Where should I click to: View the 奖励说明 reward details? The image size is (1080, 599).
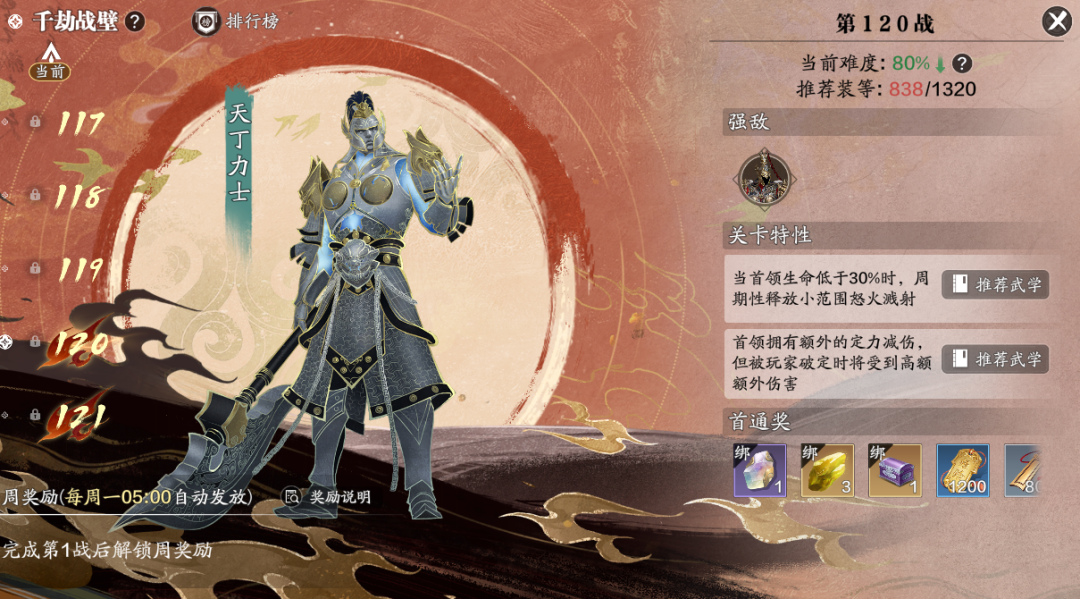coord(327,496)
